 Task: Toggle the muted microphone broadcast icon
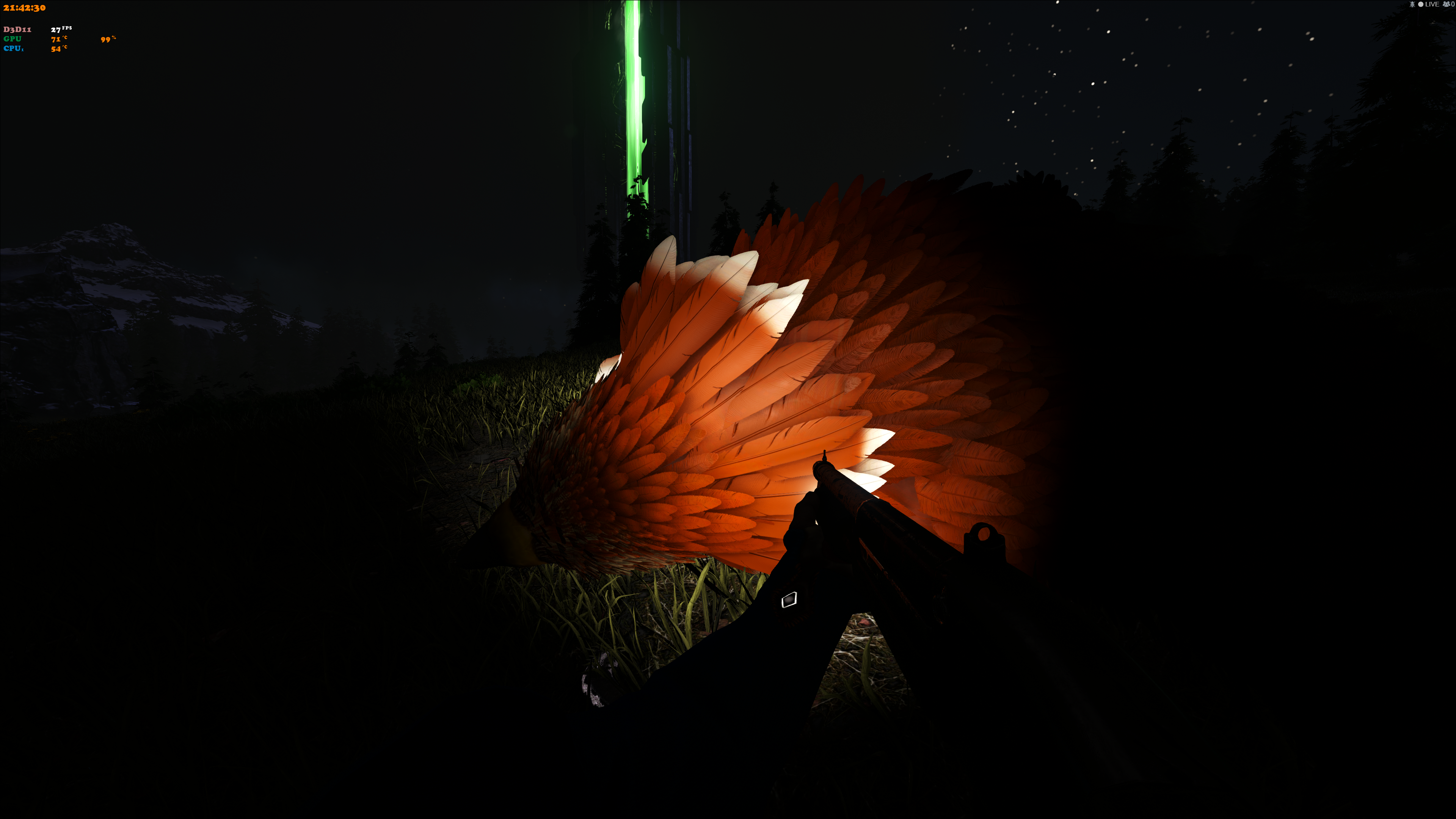1412,5
